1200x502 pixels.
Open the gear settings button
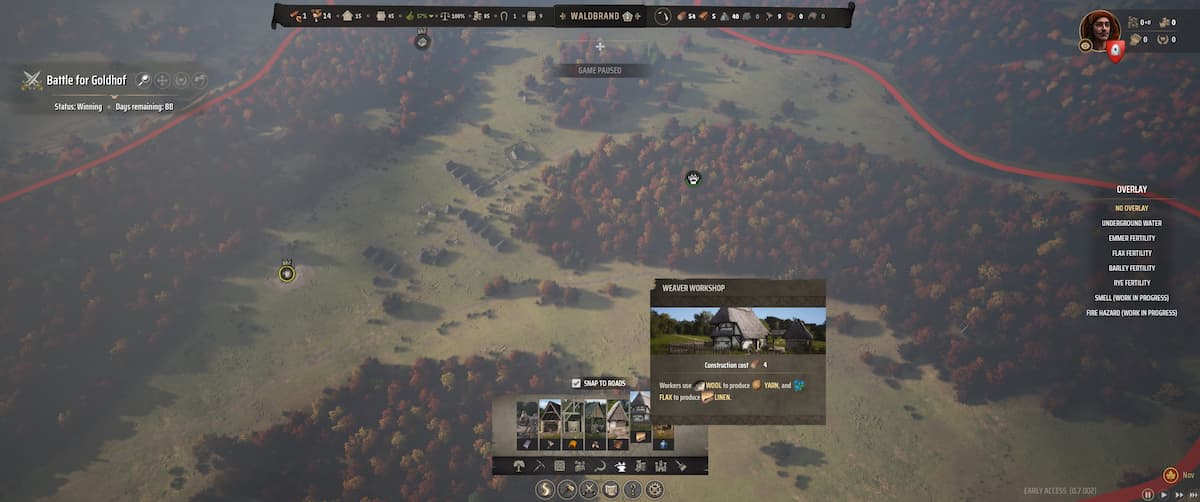(x=654, y=489)
